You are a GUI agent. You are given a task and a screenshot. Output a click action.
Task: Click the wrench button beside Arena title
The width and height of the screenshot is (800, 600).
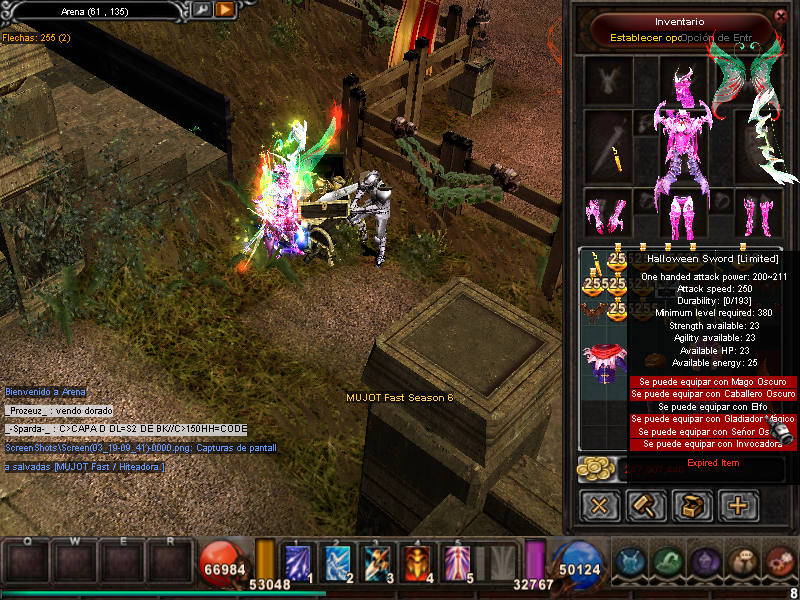coord(201,9)
